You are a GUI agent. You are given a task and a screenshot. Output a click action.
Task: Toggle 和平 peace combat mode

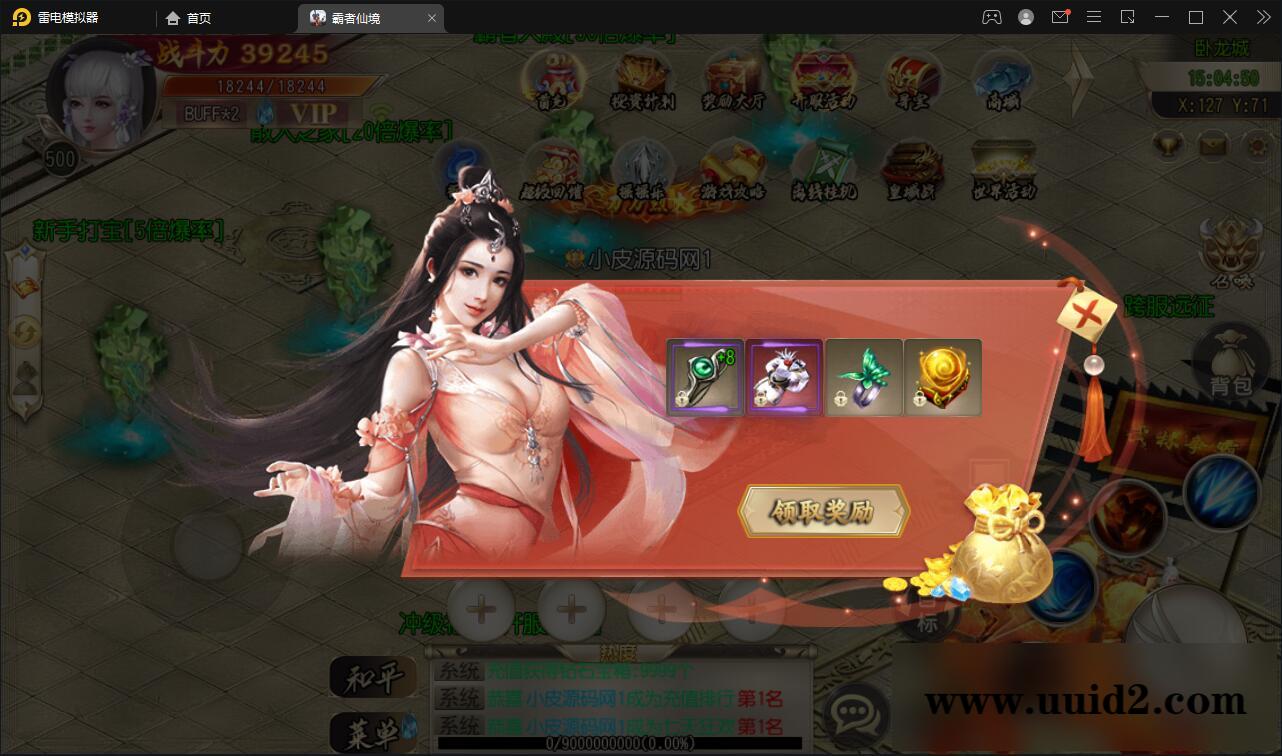pyautogui.click(x=375, y=676)
